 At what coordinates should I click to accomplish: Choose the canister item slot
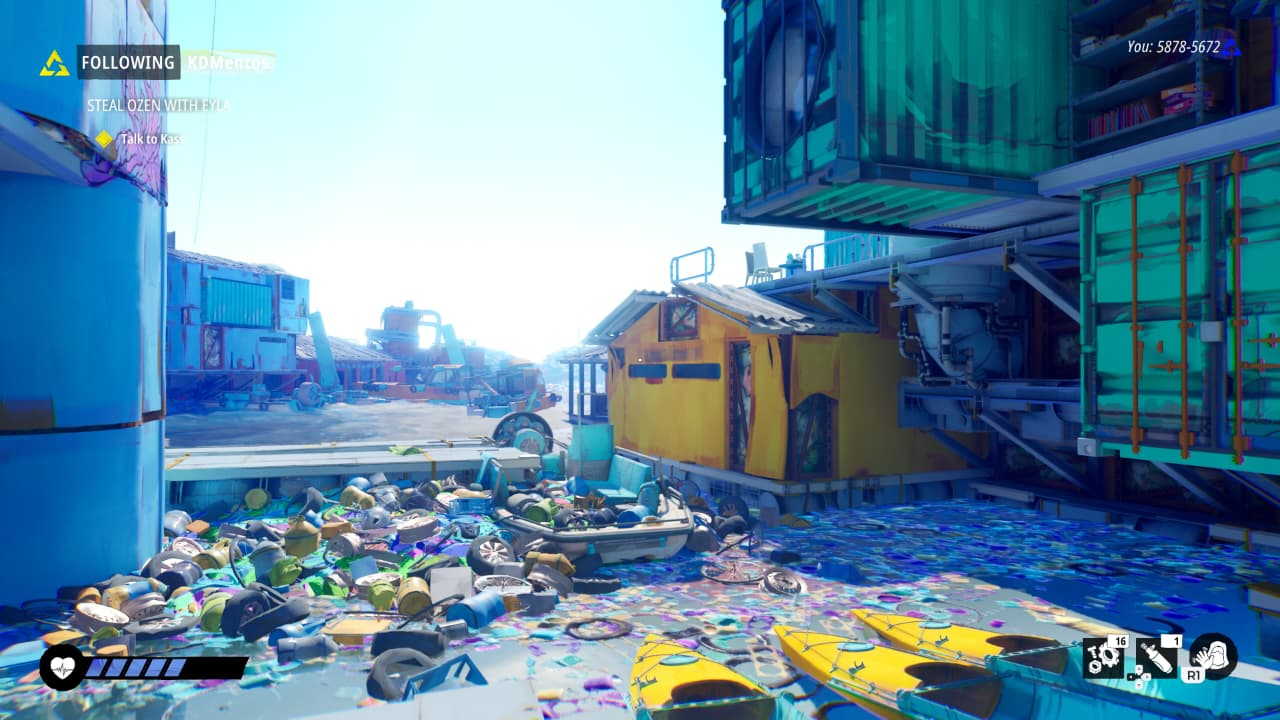coord(1158,658)
